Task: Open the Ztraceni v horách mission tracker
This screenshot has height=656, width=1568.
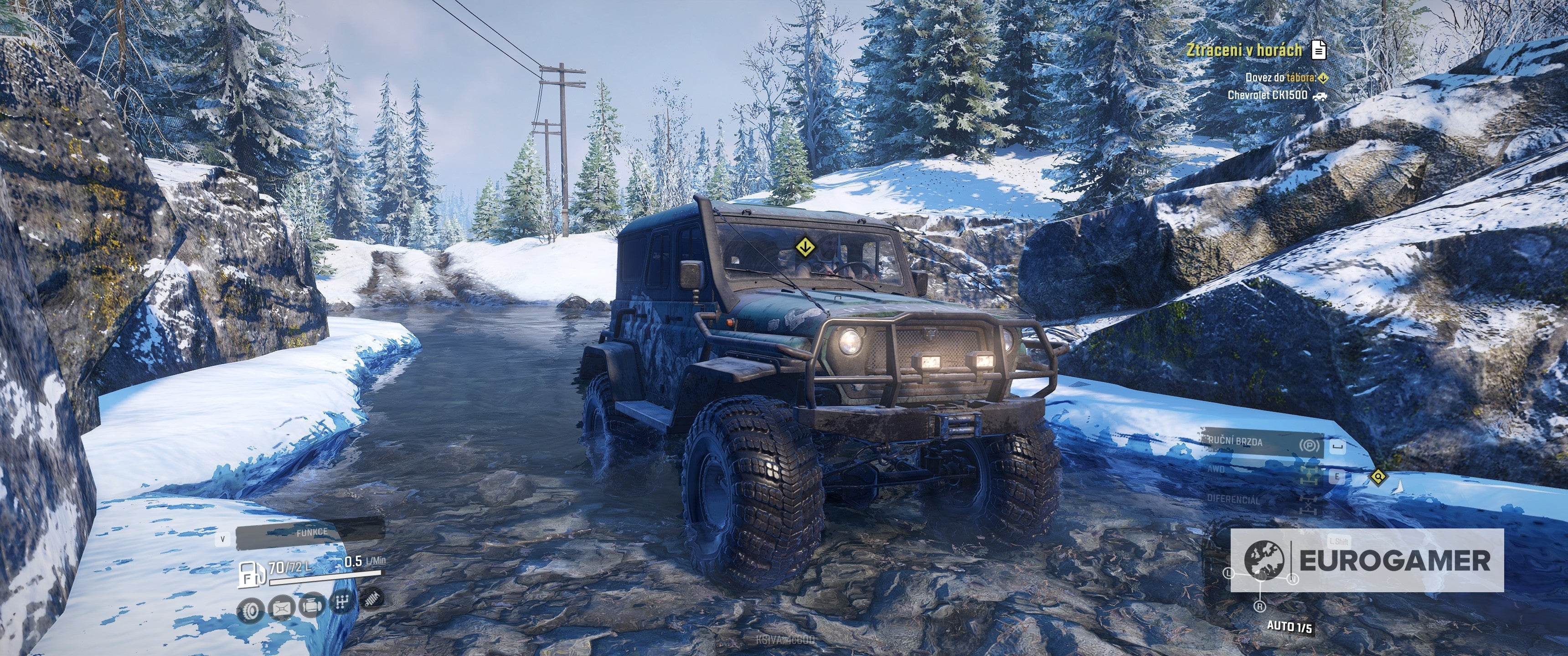Action: click(x=1243, y=50)
